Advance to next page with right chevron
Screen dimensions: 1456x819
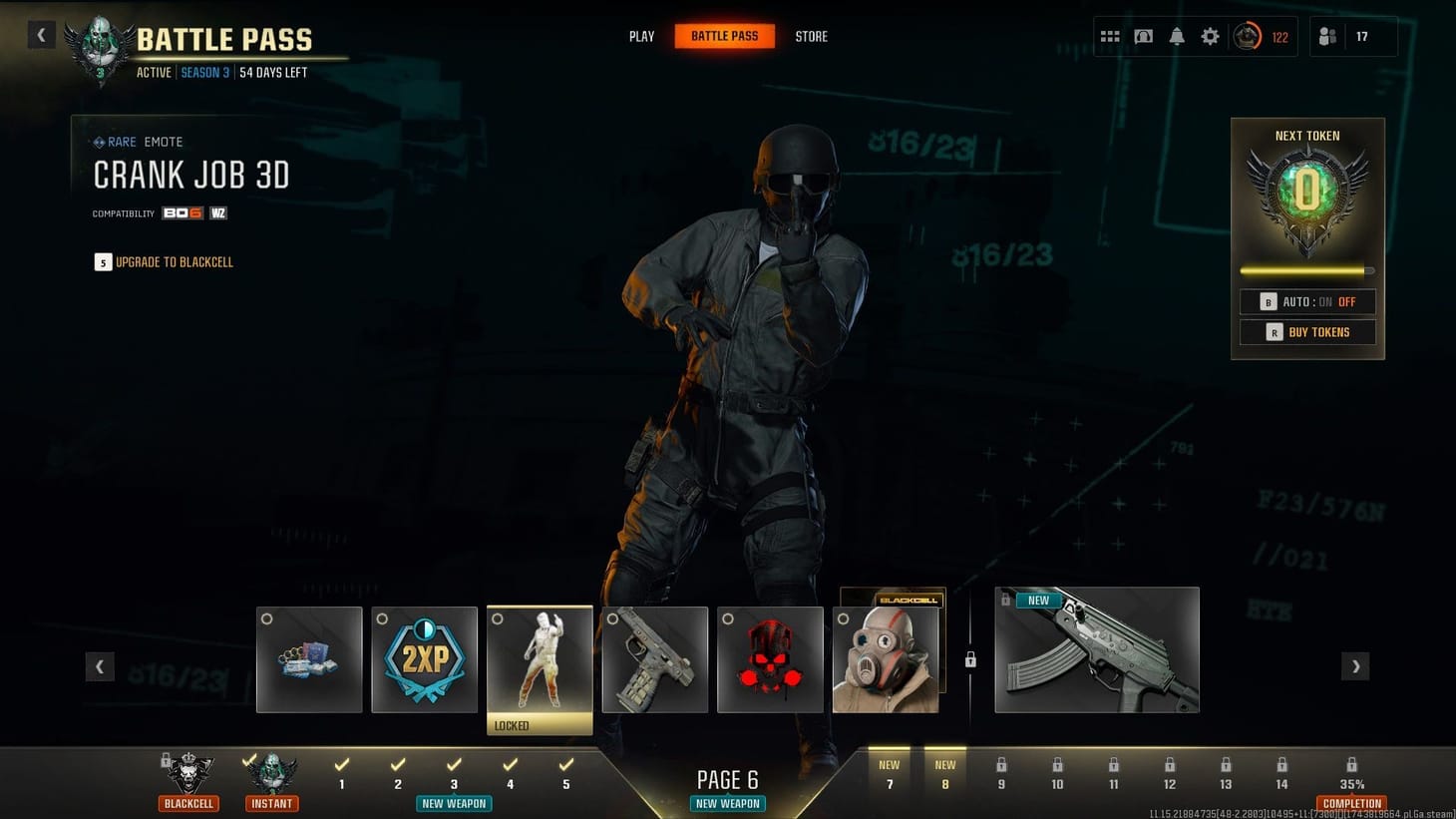(x=1355, y=665)
